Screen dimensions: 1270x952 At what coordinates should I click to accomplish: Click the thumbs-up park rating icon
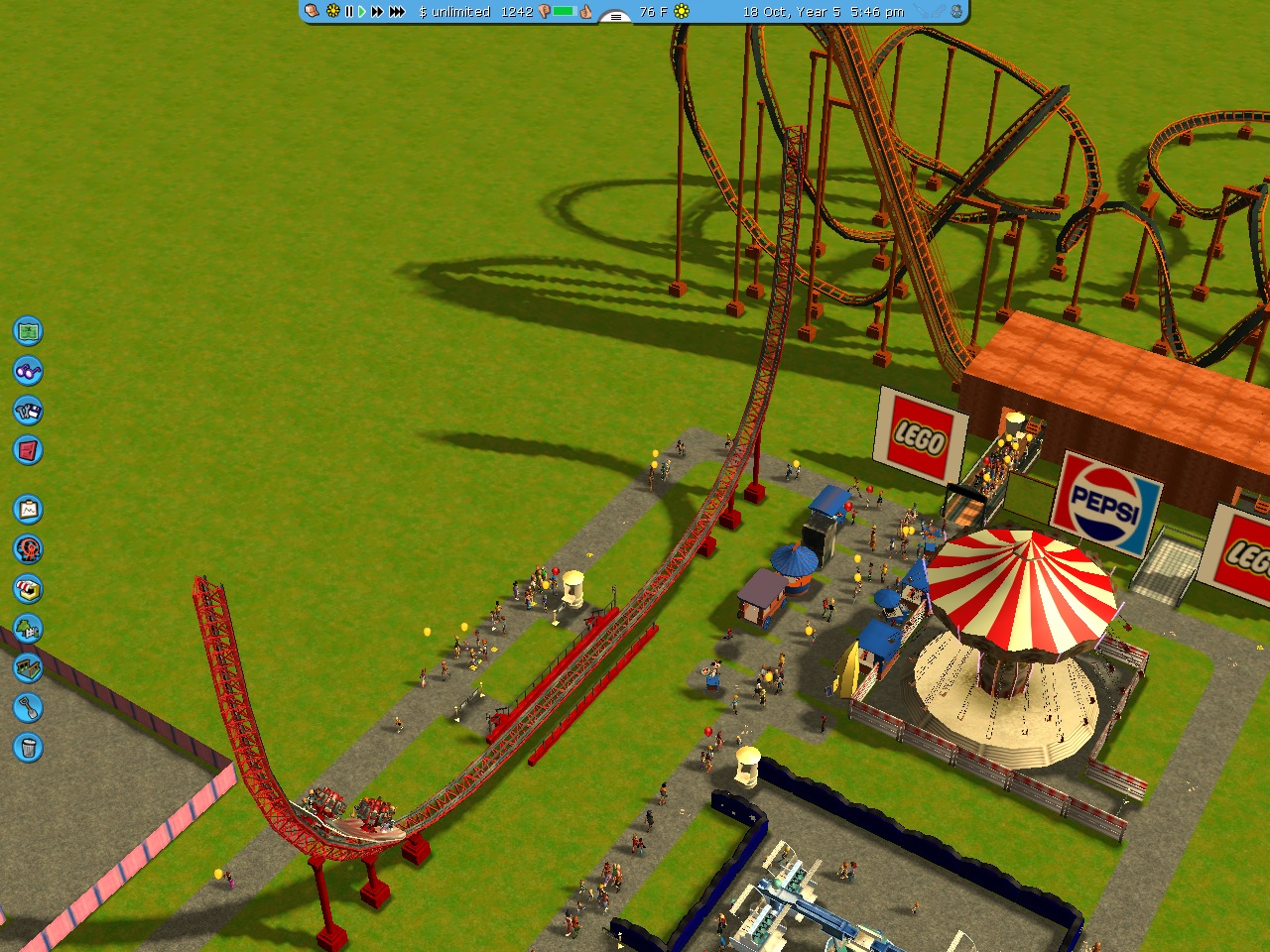[586, 12]
